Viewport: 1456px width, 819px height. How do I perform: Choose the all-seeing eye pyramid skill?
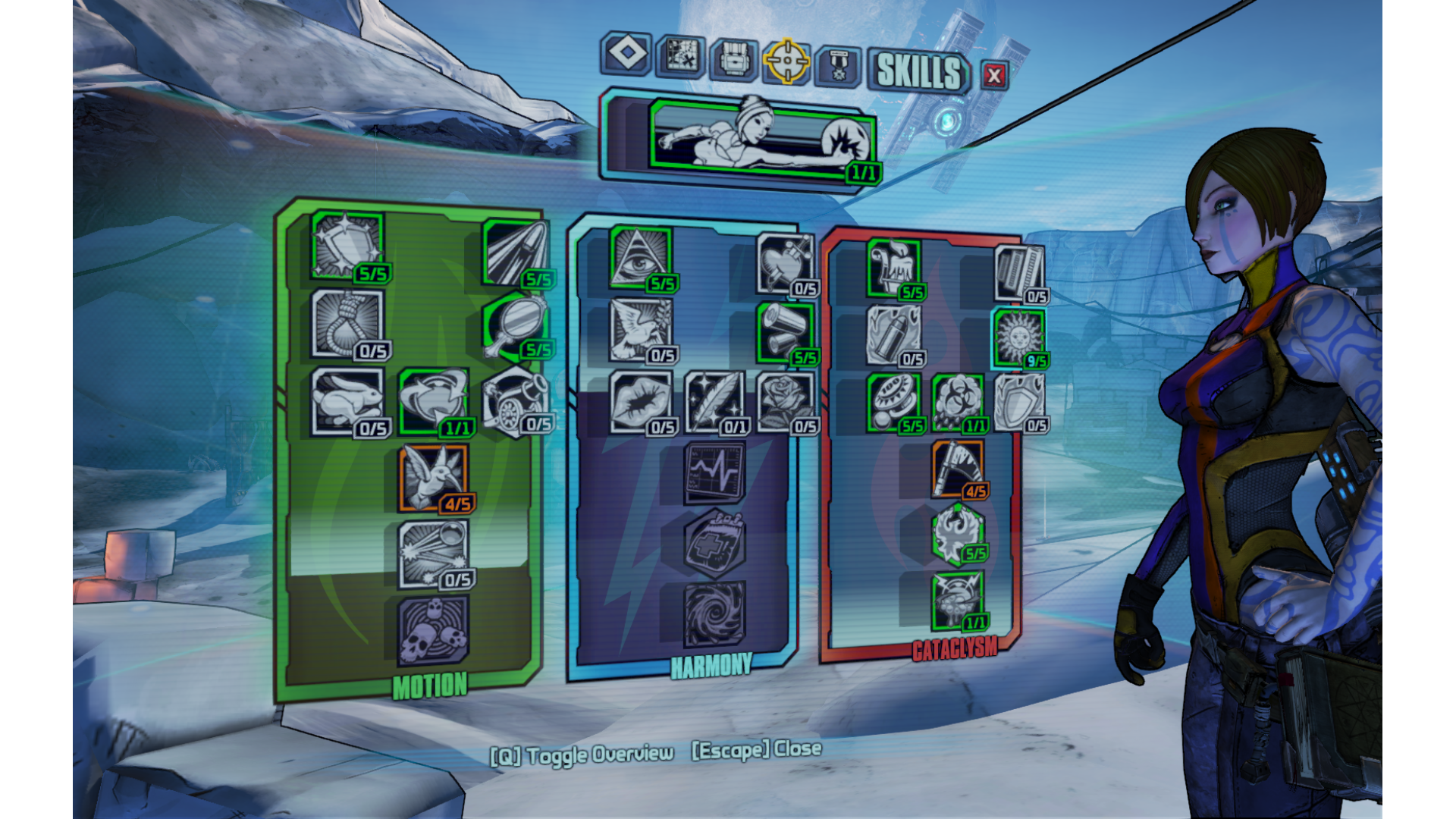tap(640, 256)
